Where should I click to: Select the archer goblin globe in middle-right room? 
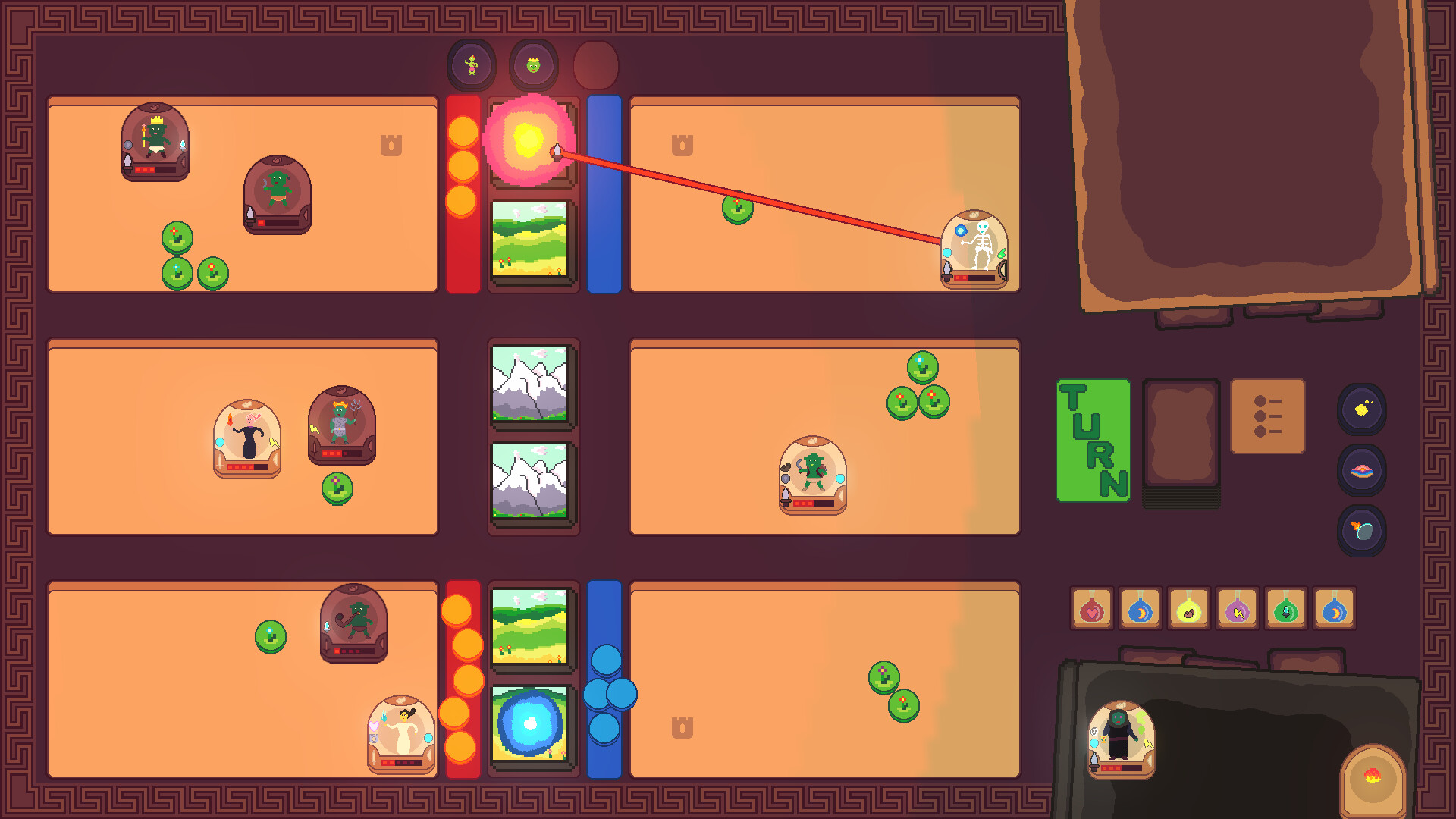pos(811,469)
